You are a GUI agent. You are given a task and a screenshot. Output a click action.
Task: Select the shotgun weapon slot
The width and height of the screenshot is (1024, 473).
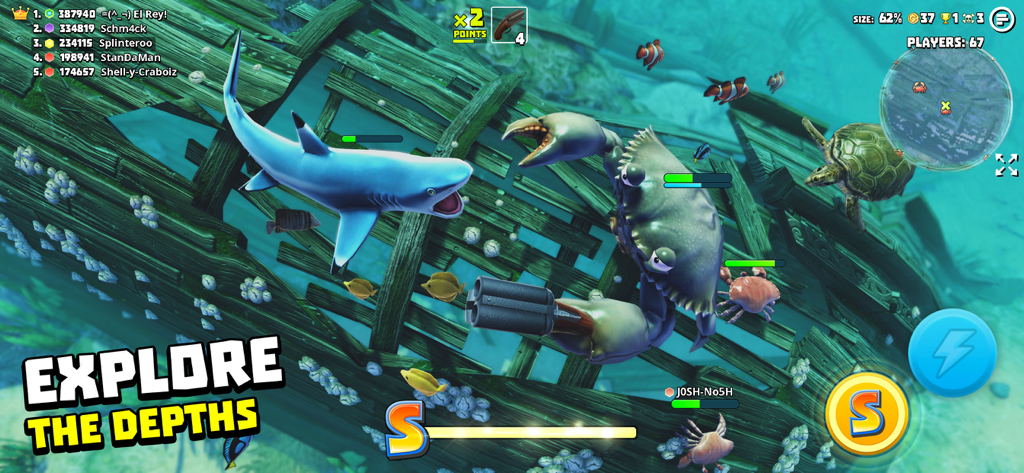pos(509,26)
